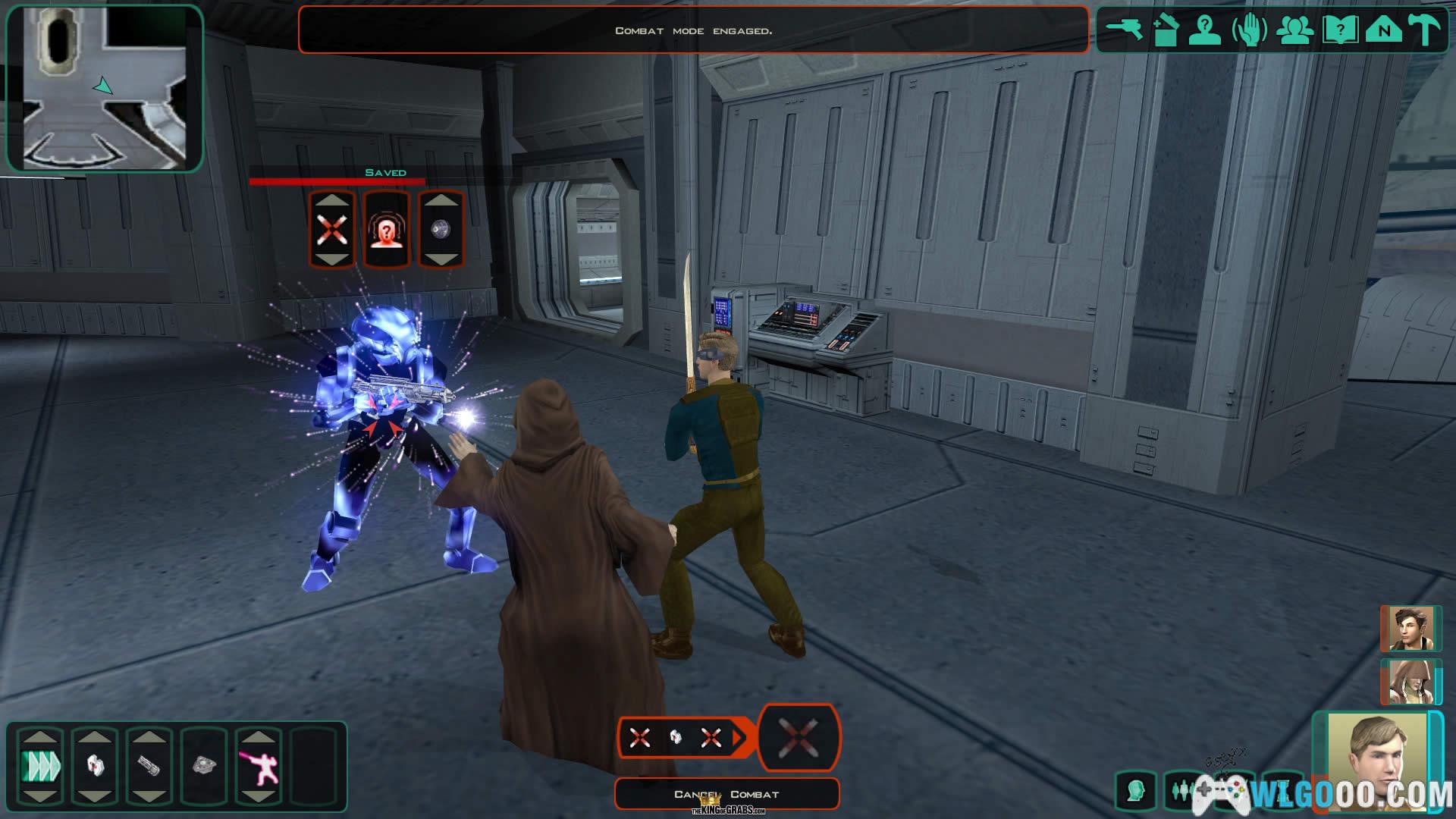
Task: Open the Map icon marked N
Action: coord(1384,30)
